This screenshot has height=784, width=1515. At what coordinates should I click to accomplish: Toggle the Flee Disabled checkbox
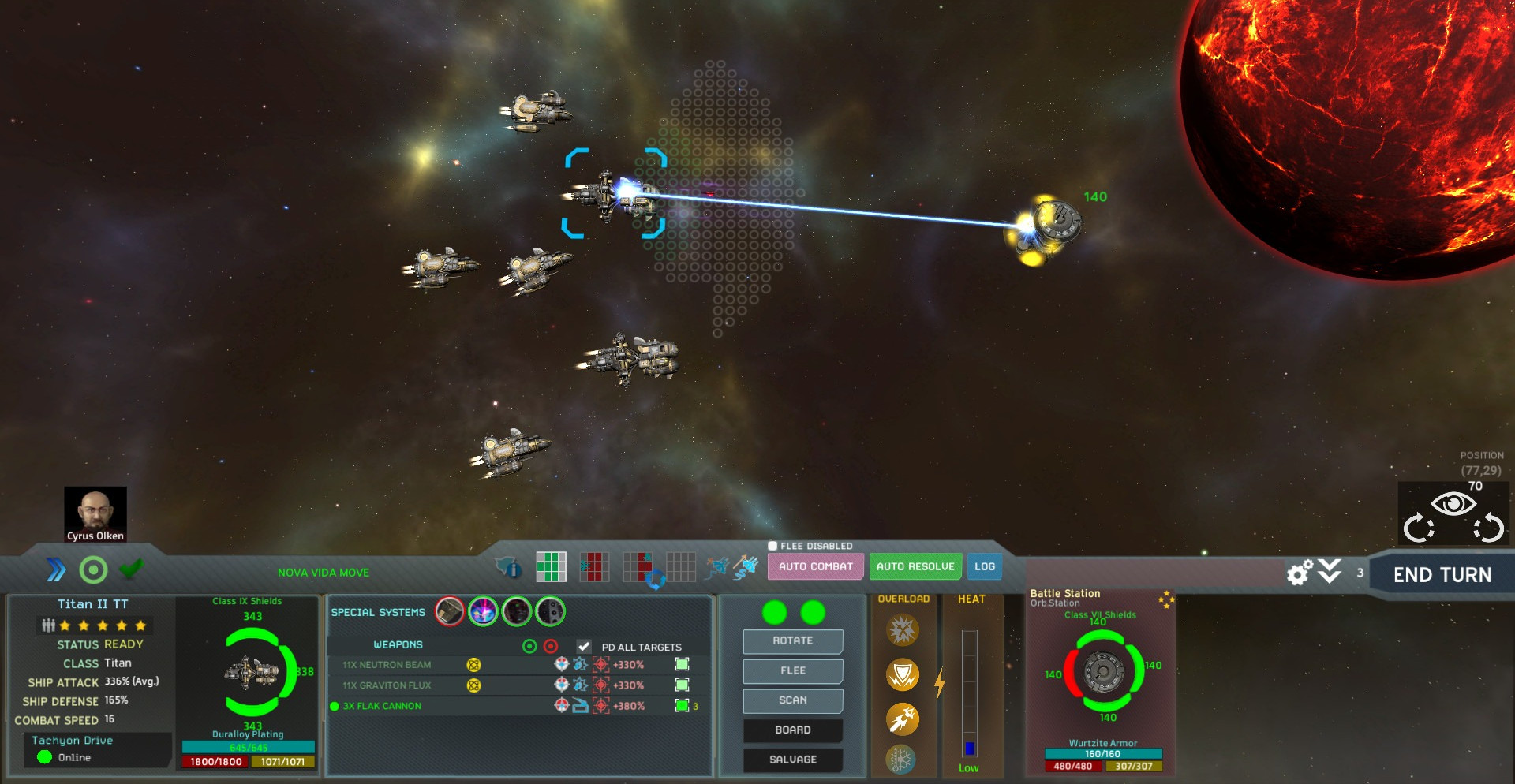tap(772, 546)
